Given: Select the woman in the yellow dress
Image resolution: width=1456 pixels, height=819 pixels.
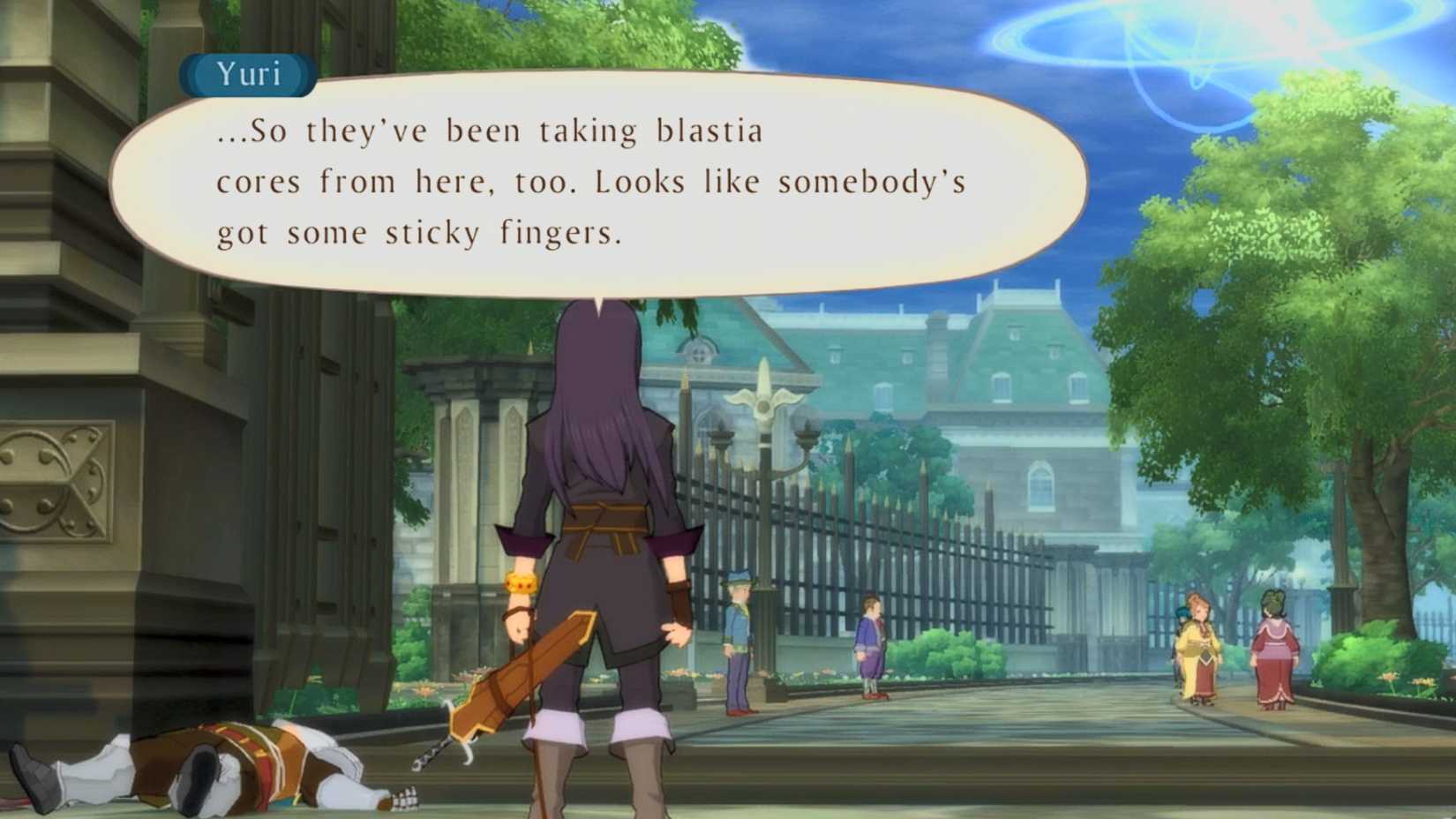Looking at the screenshot, I should (1197, 644).
